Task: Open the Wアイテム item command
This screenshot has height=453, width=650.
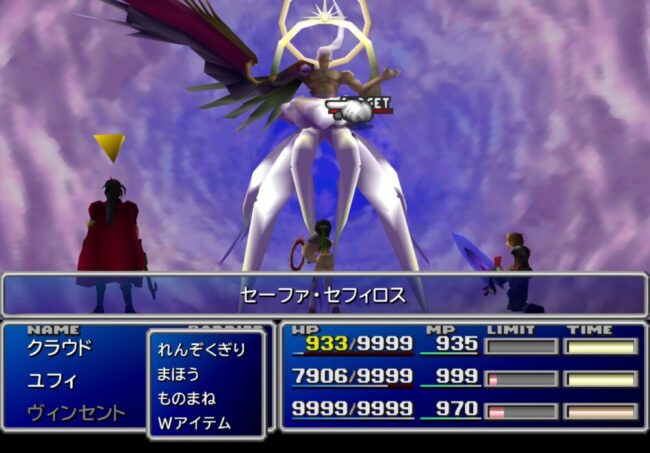Action: point(193,423)
